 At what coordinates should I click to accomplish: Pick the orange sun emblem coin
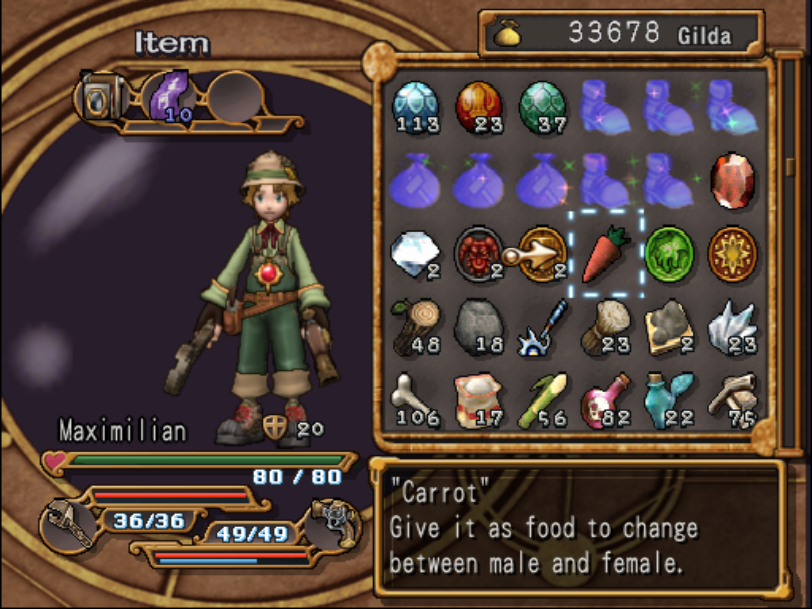732,254
